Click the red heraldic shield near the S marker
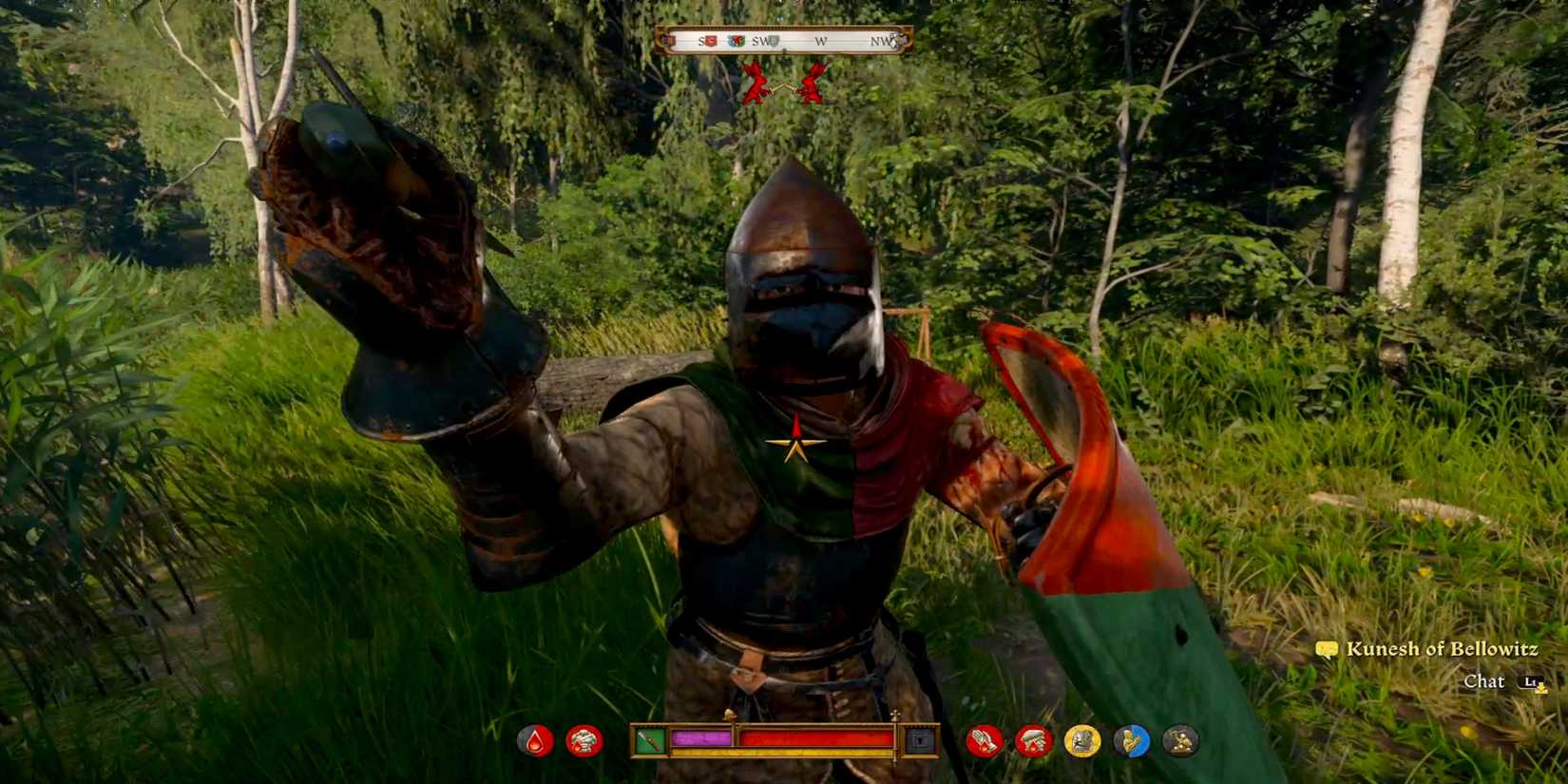Image resolution: width=1568 pixels, height=784 pixels. tap(712, 41)
